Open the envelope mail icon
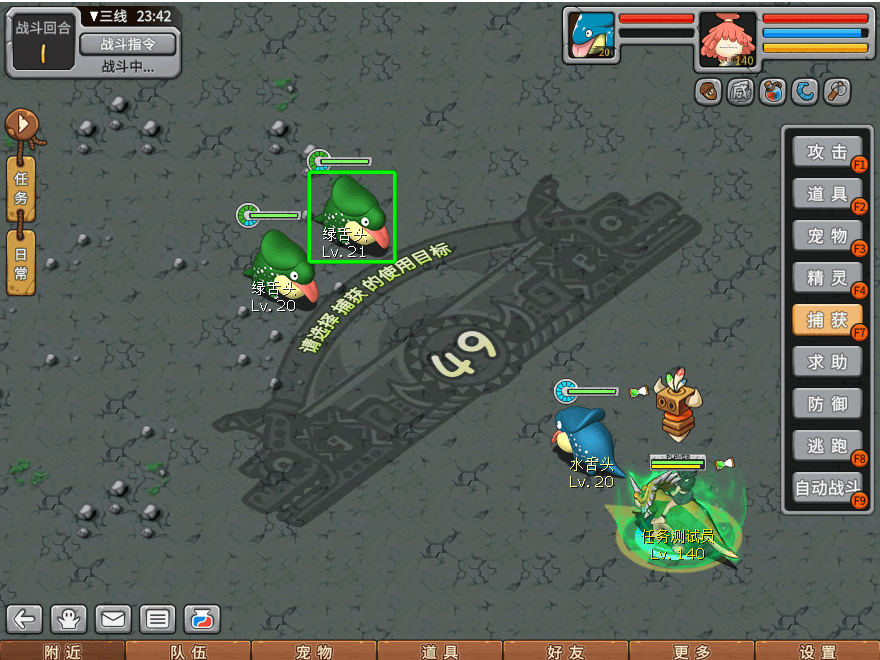The width and height of the screenshot is (880, 660). pos(113,619)
